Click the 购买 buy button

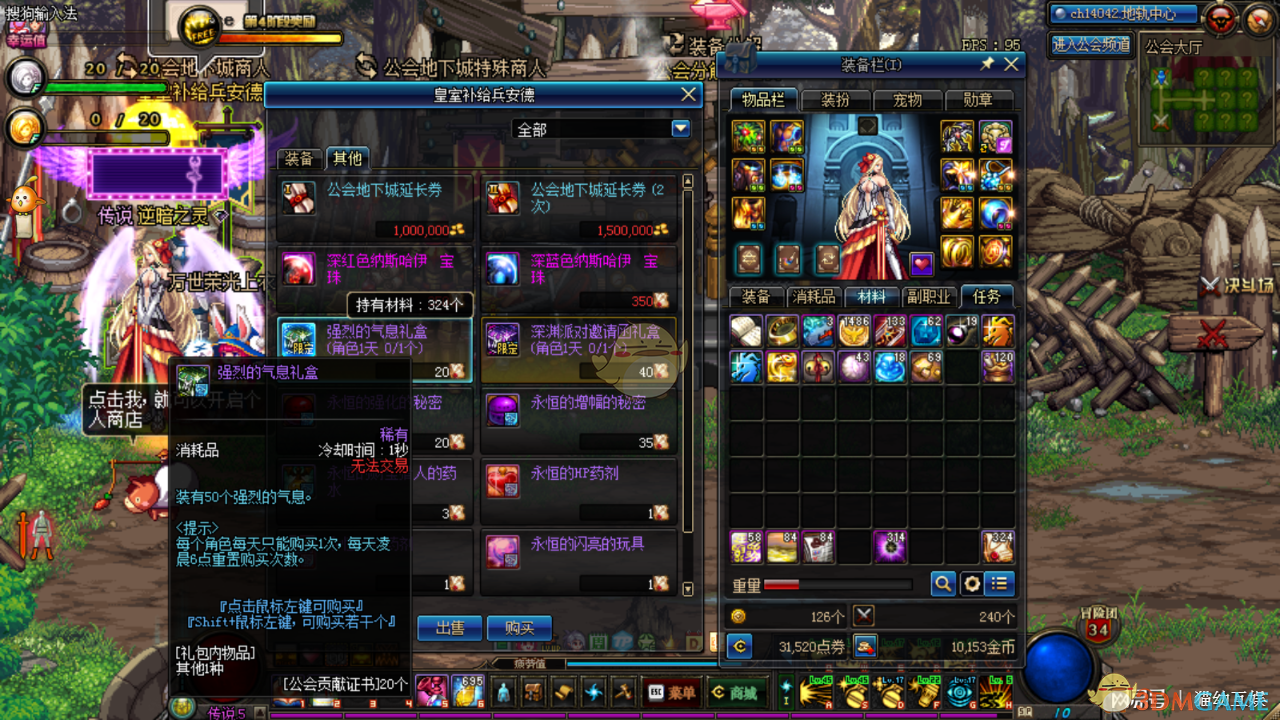pos(519,628)
